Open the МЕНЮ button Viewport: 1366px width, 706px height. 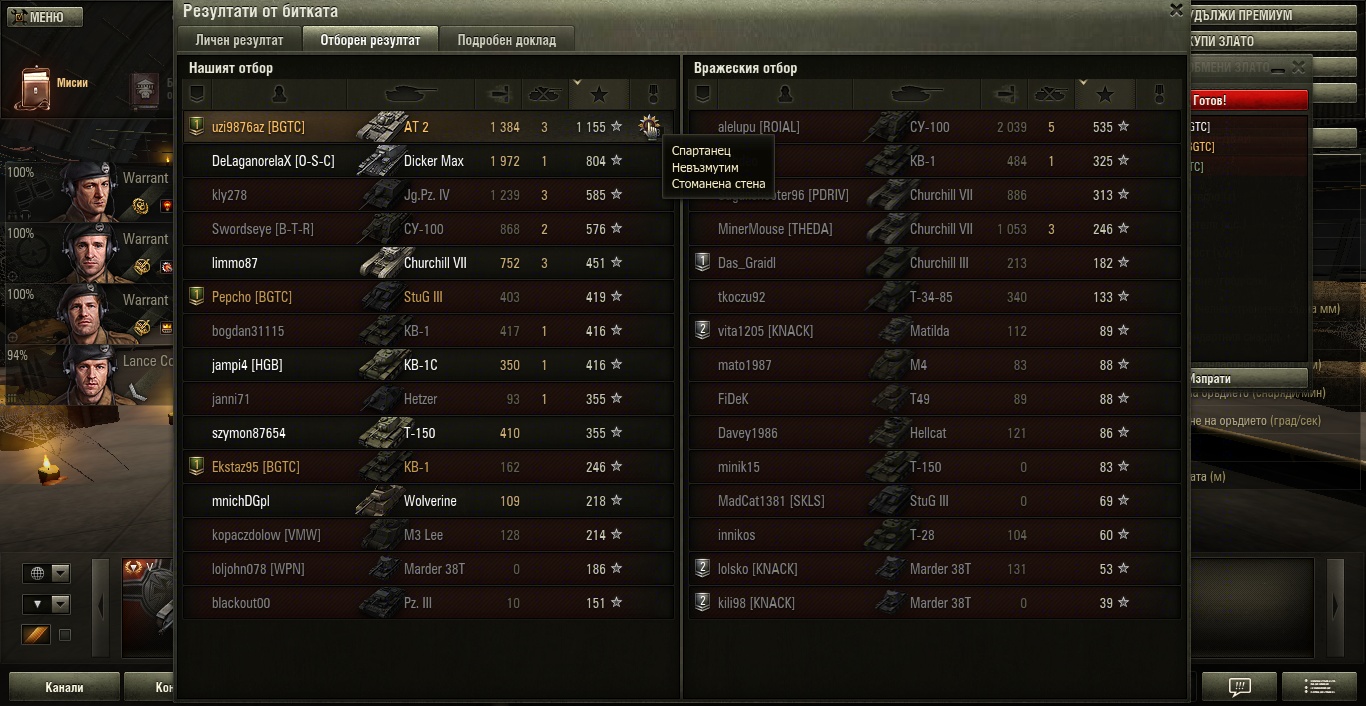coord(42,17)
